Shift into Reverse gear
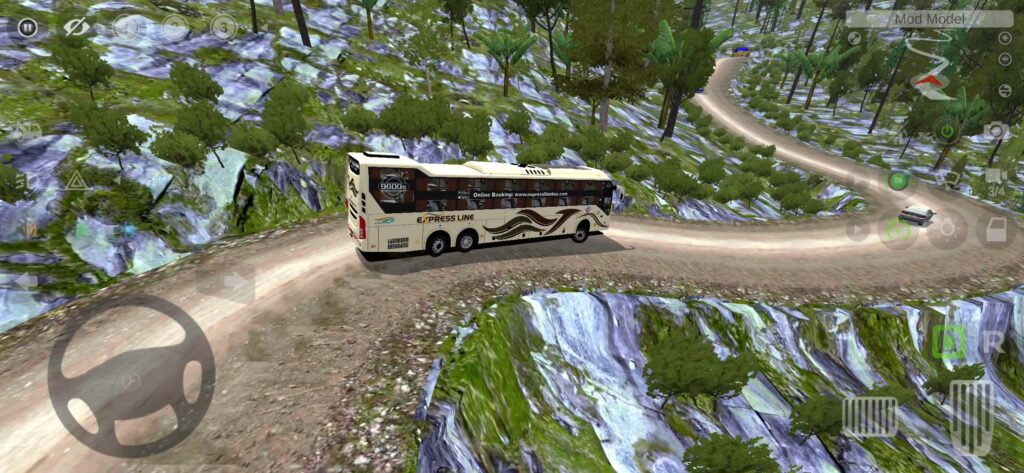 tap(993, 342)
